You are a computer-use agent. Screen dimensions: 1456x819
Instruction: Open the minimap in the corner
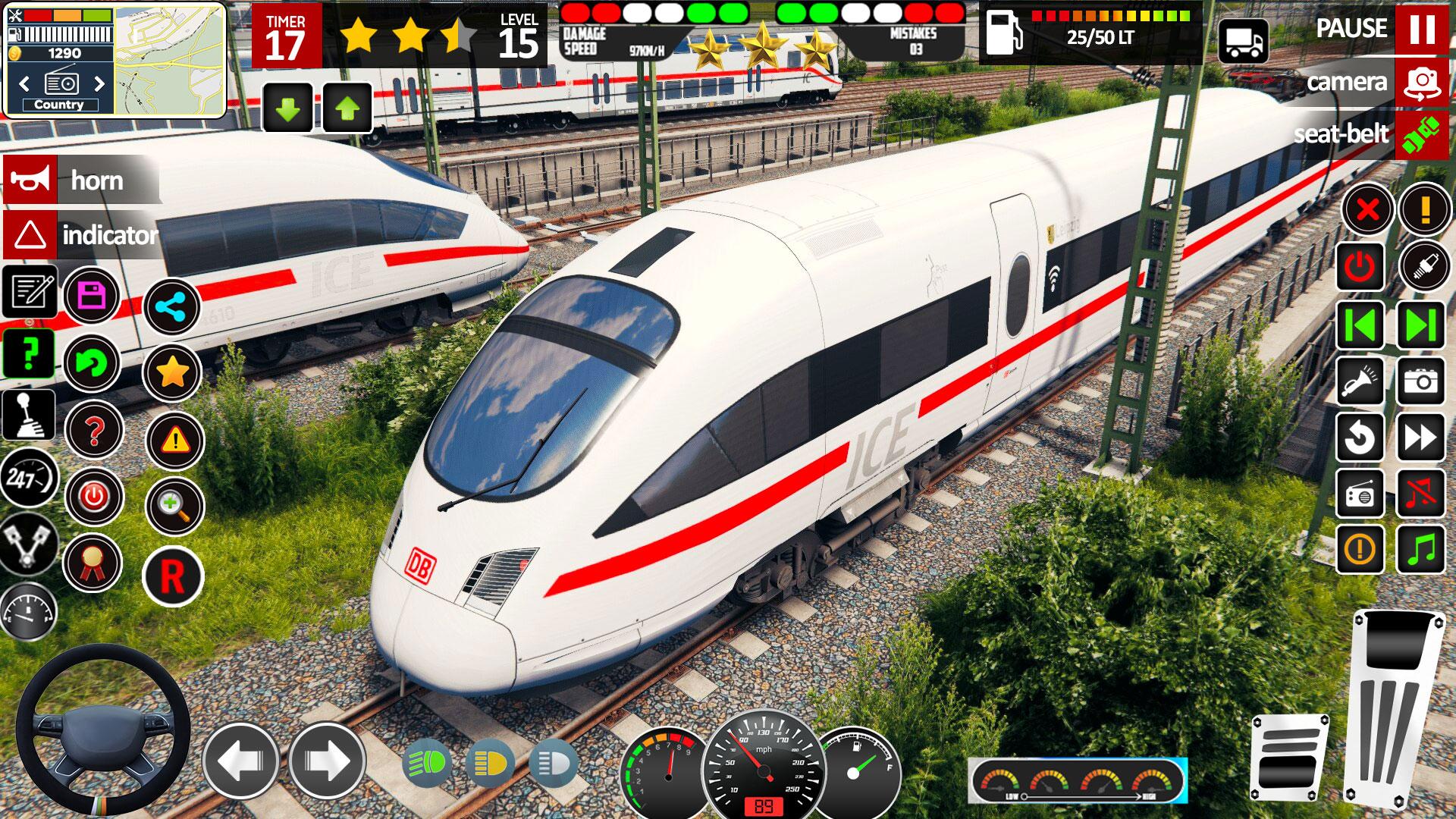(169, 59)
